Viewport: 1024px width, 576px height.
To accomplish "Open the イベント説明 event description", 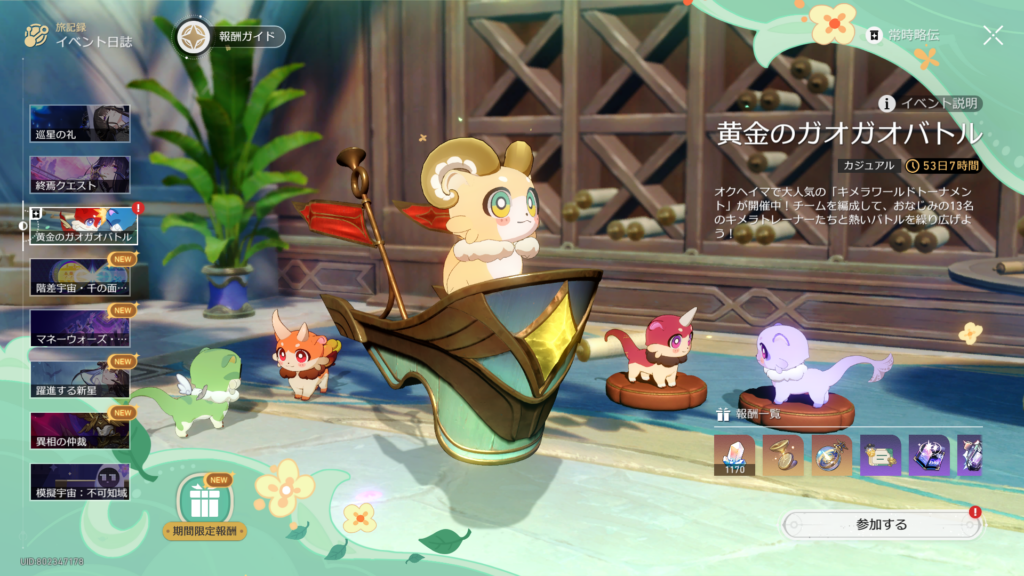I will [x=930, y=103].
